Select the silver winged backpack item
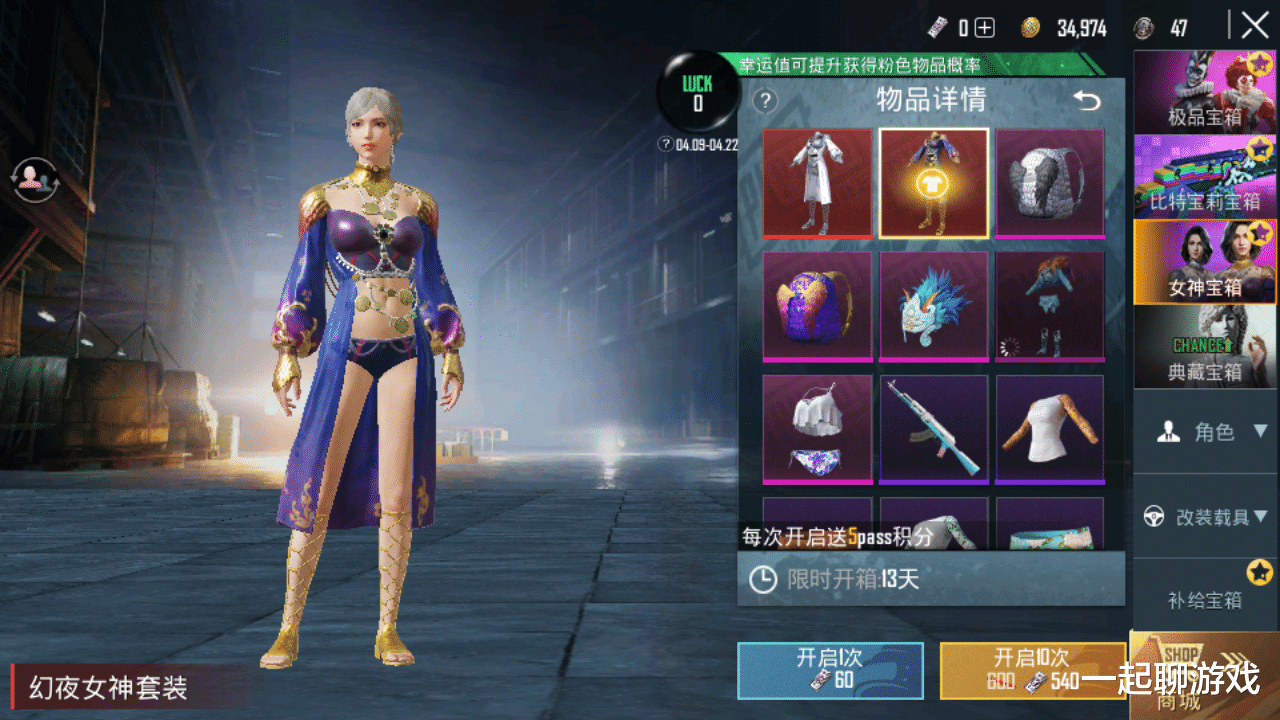The width and height of the screenshot is (1280, 720). (1050, 183)
